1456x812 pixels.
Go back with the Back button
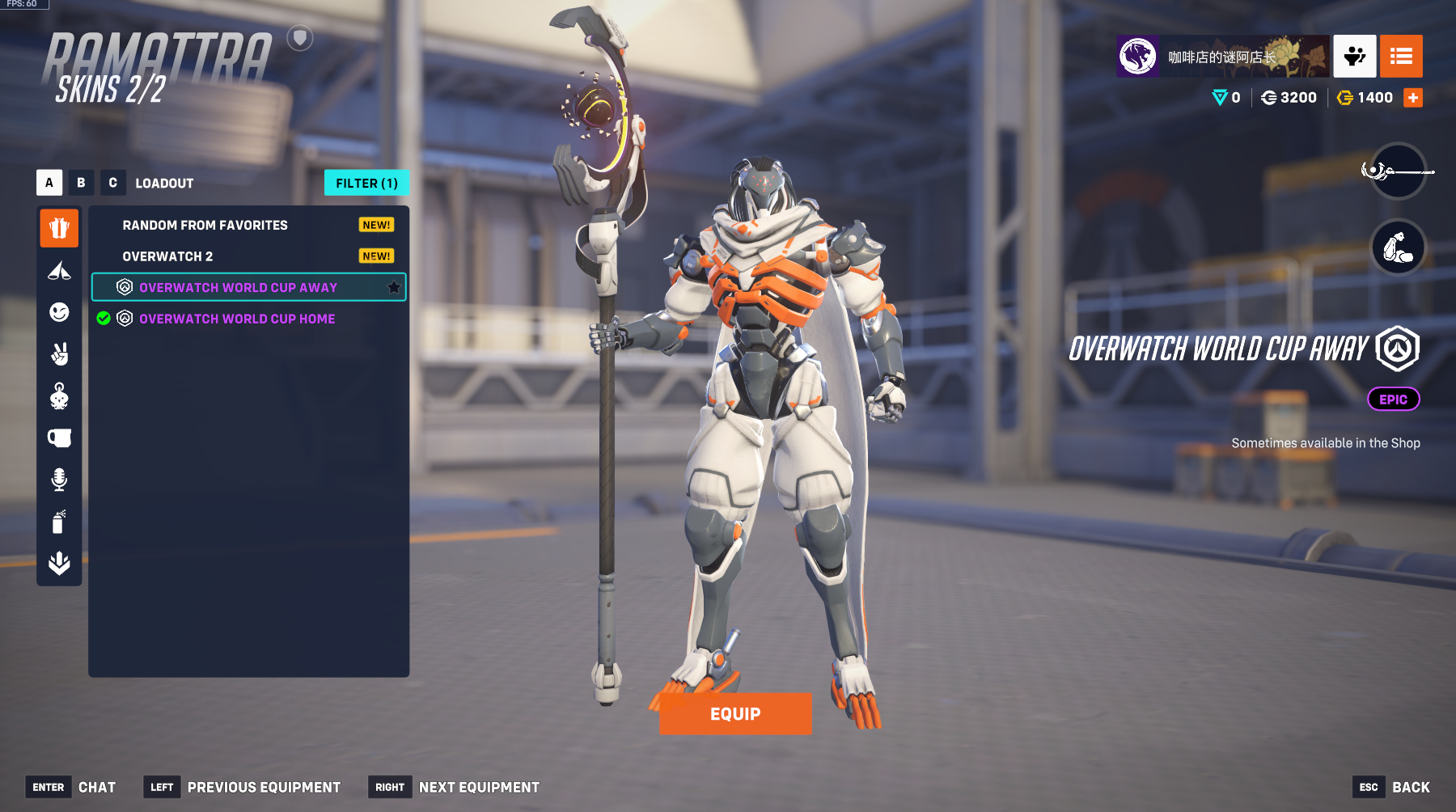(1410, 787)
